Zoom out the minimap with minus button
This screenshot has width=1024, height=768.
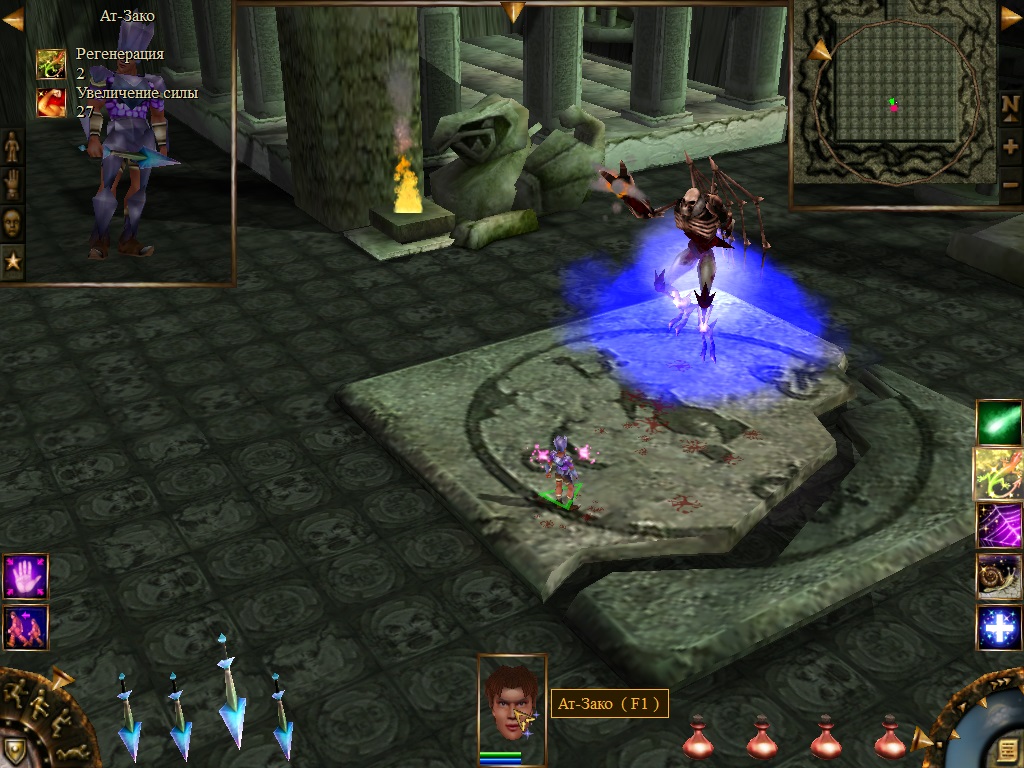pyautogui.click(x=1010, y=184)
